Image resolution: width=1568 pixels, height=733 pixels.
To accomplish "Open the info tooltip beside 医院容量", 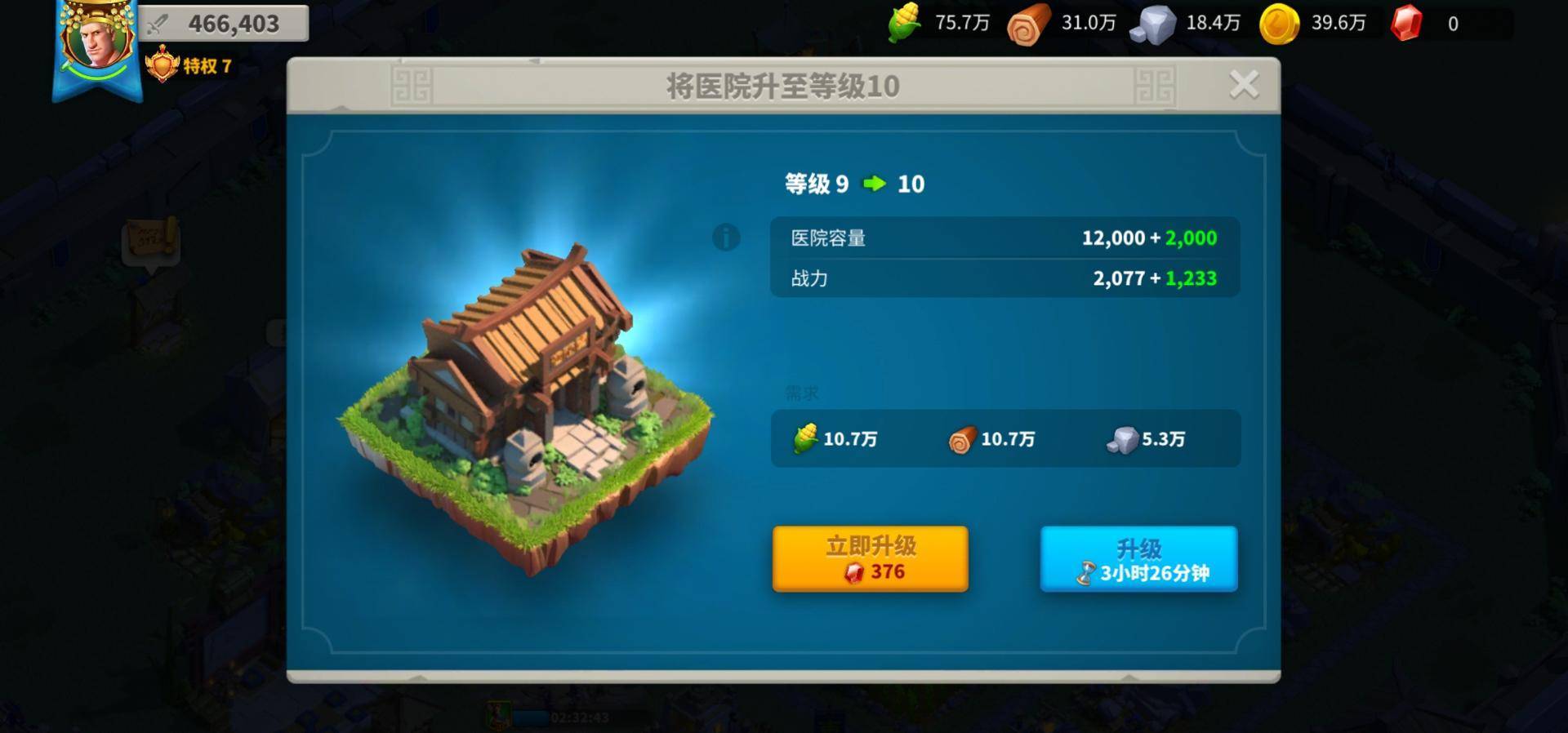I will click(x=725, y=238).
